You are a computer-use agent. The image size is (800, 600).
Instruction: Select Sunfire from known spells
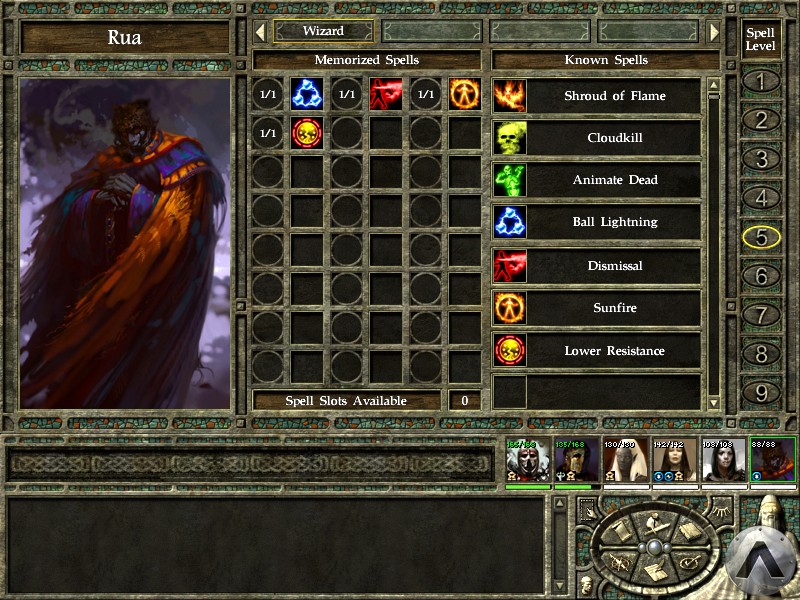click(x=614, y=308)
